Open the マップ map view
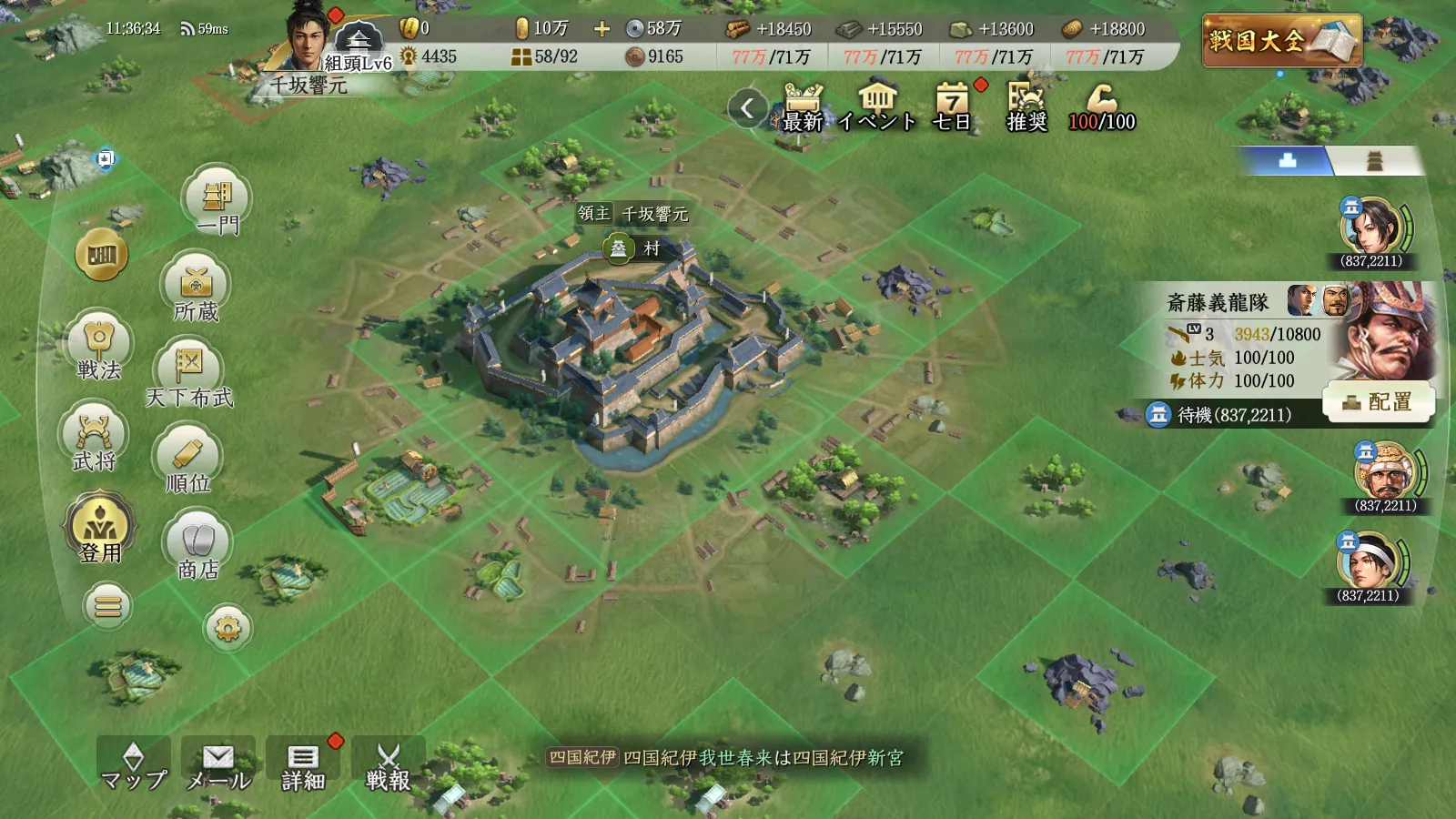1456x819 pixels. pyautogui.click(x=134, y=766)
